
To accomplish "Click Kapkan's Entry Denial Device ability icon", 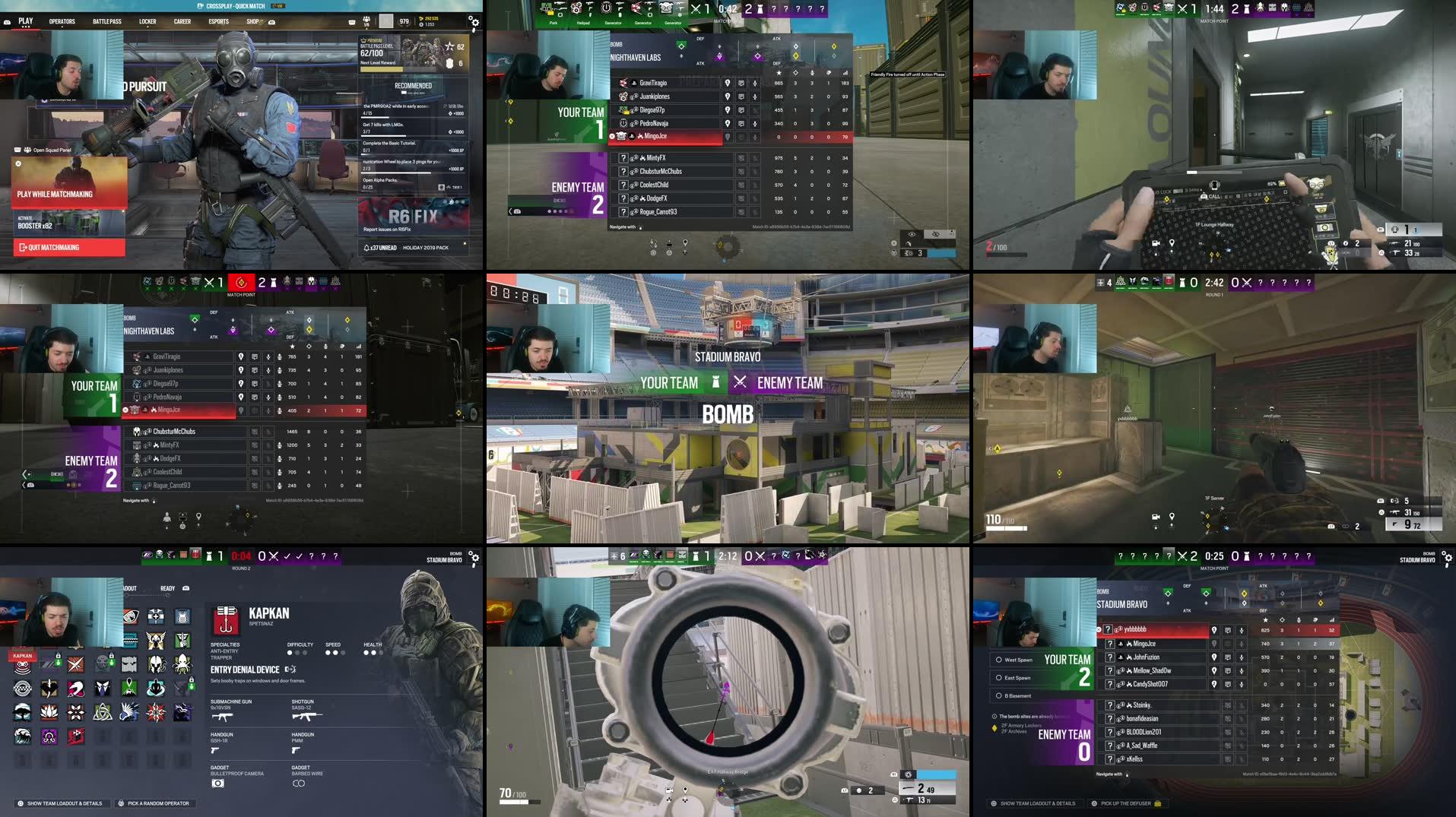I will 290,669.
